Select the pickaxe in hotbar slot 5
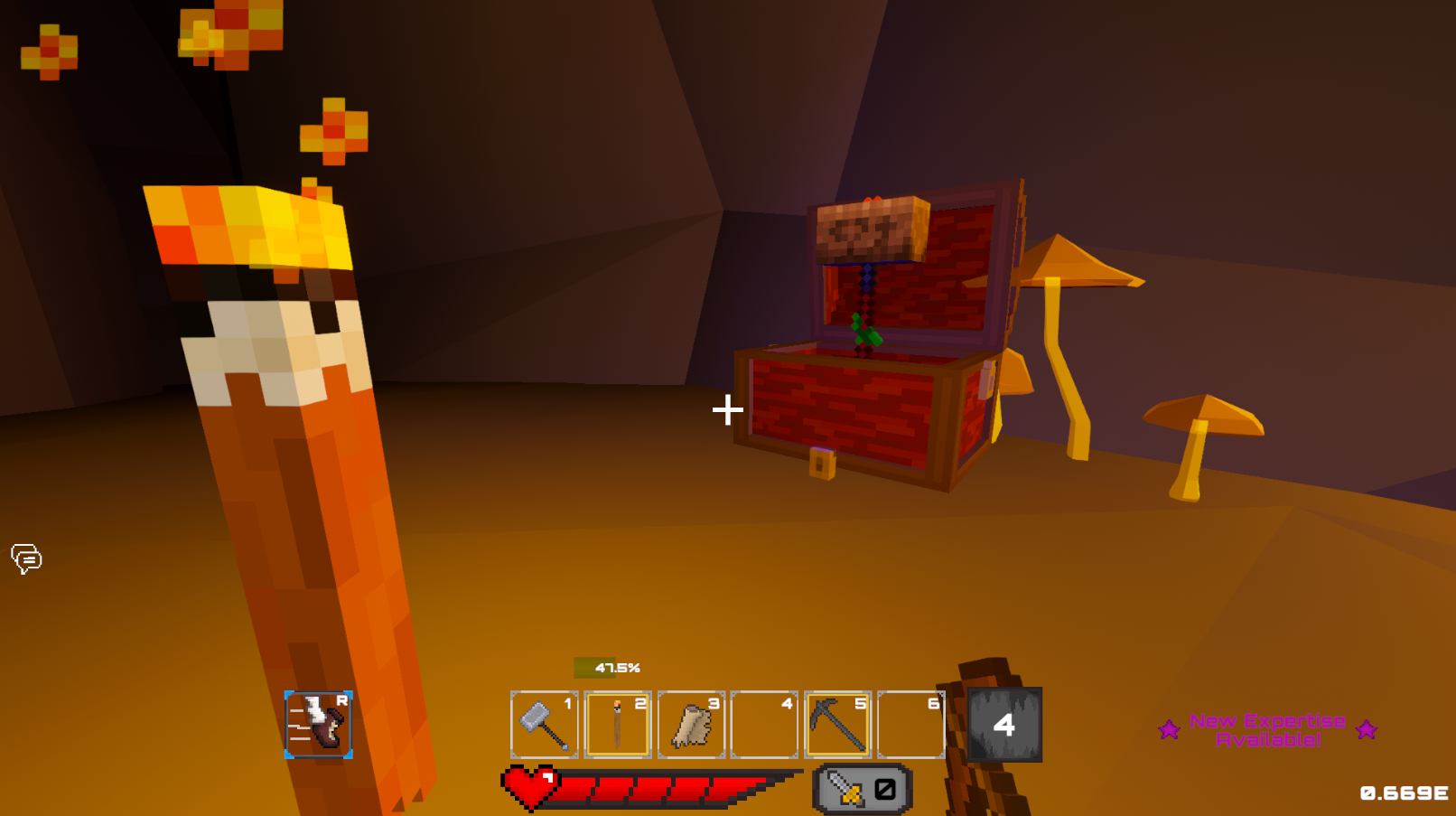The width and height of the screenshot is (1456, 816). click(x=839, y=724)
